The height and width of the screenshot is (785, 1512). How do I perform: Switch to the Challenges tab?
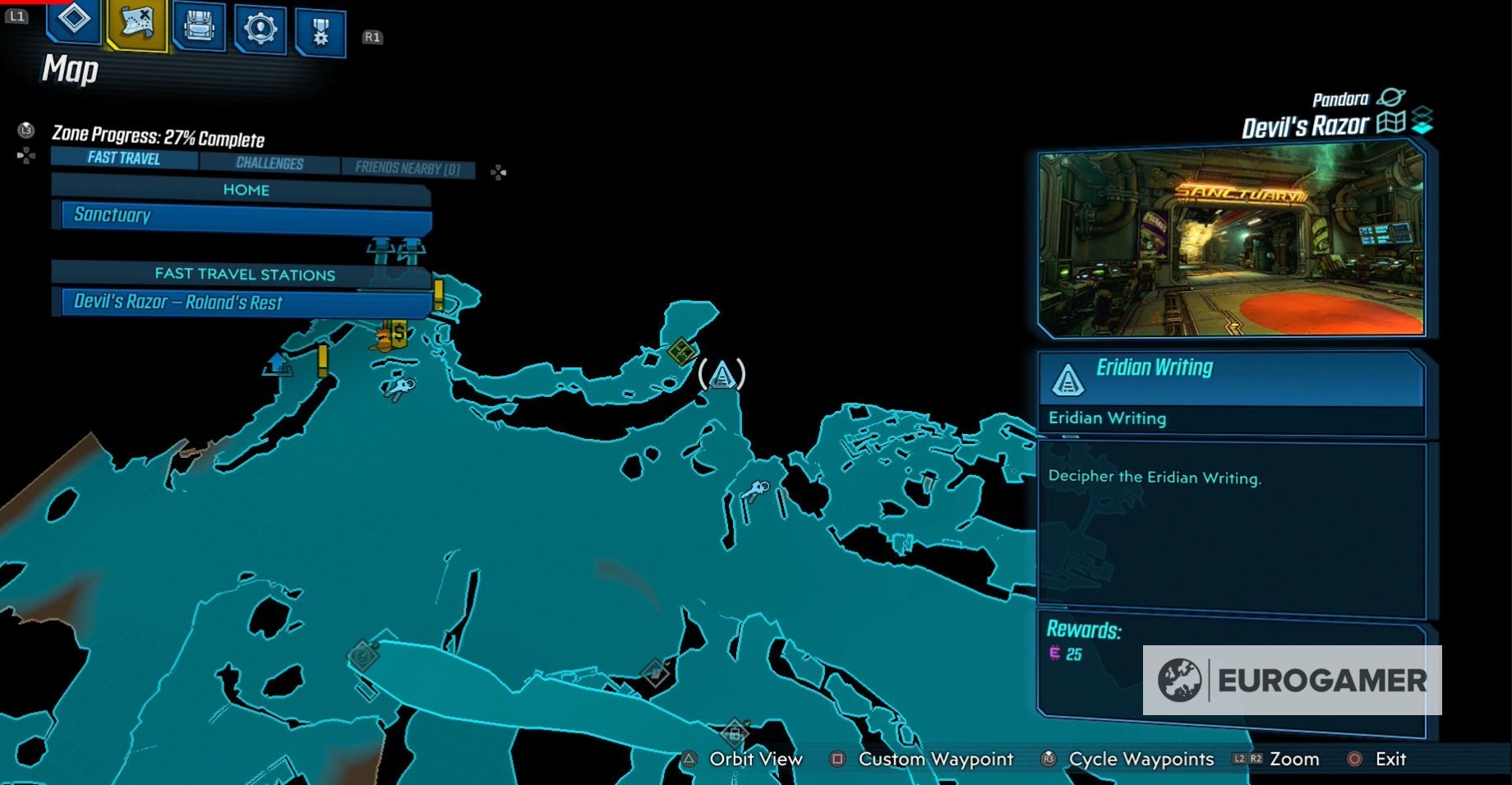[271, 164]
